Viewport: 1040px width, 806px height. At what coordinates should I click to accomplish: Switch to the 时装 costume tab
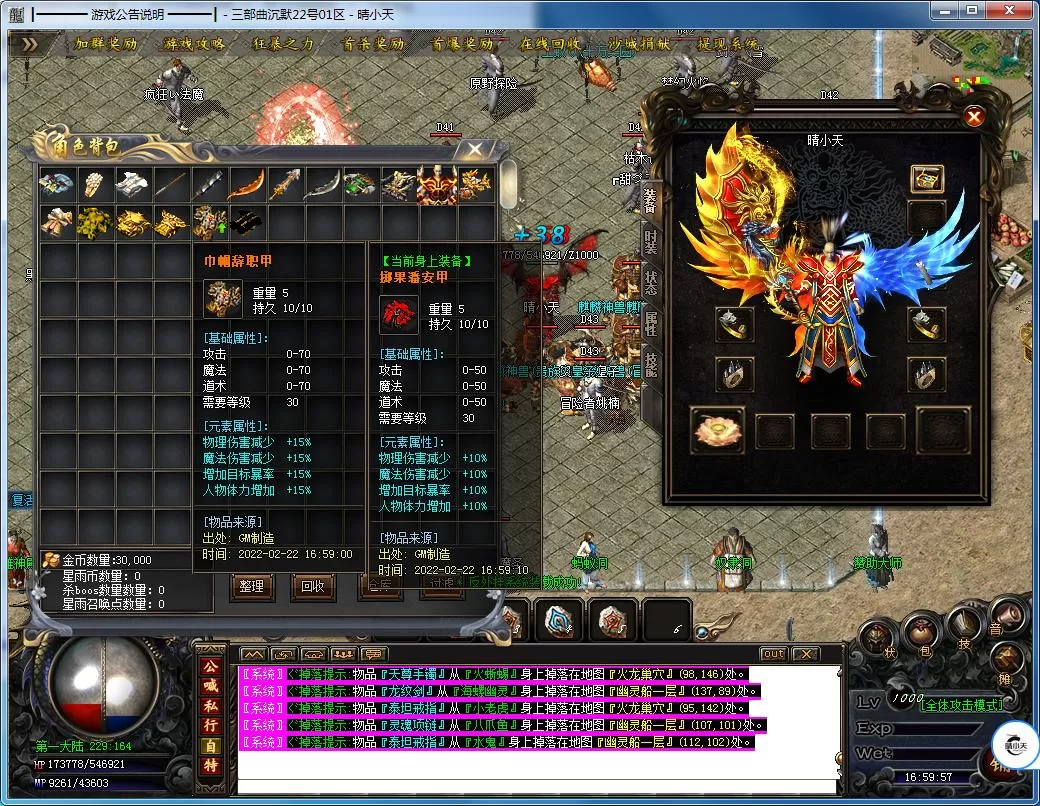coord(651,240)
